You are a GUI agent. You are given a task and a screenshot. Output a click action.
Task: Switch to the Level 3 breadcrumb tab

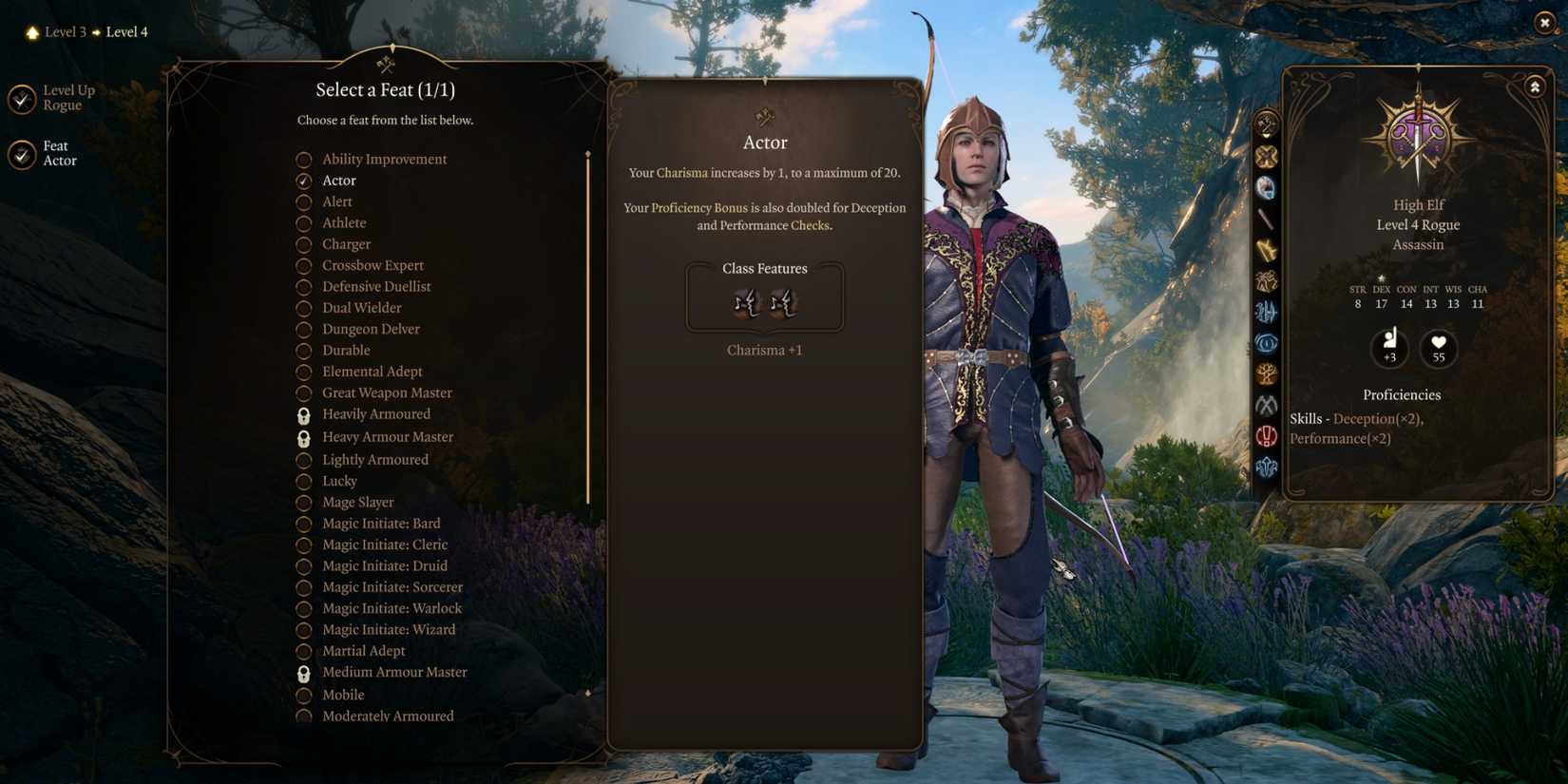(x=65, y=31)
